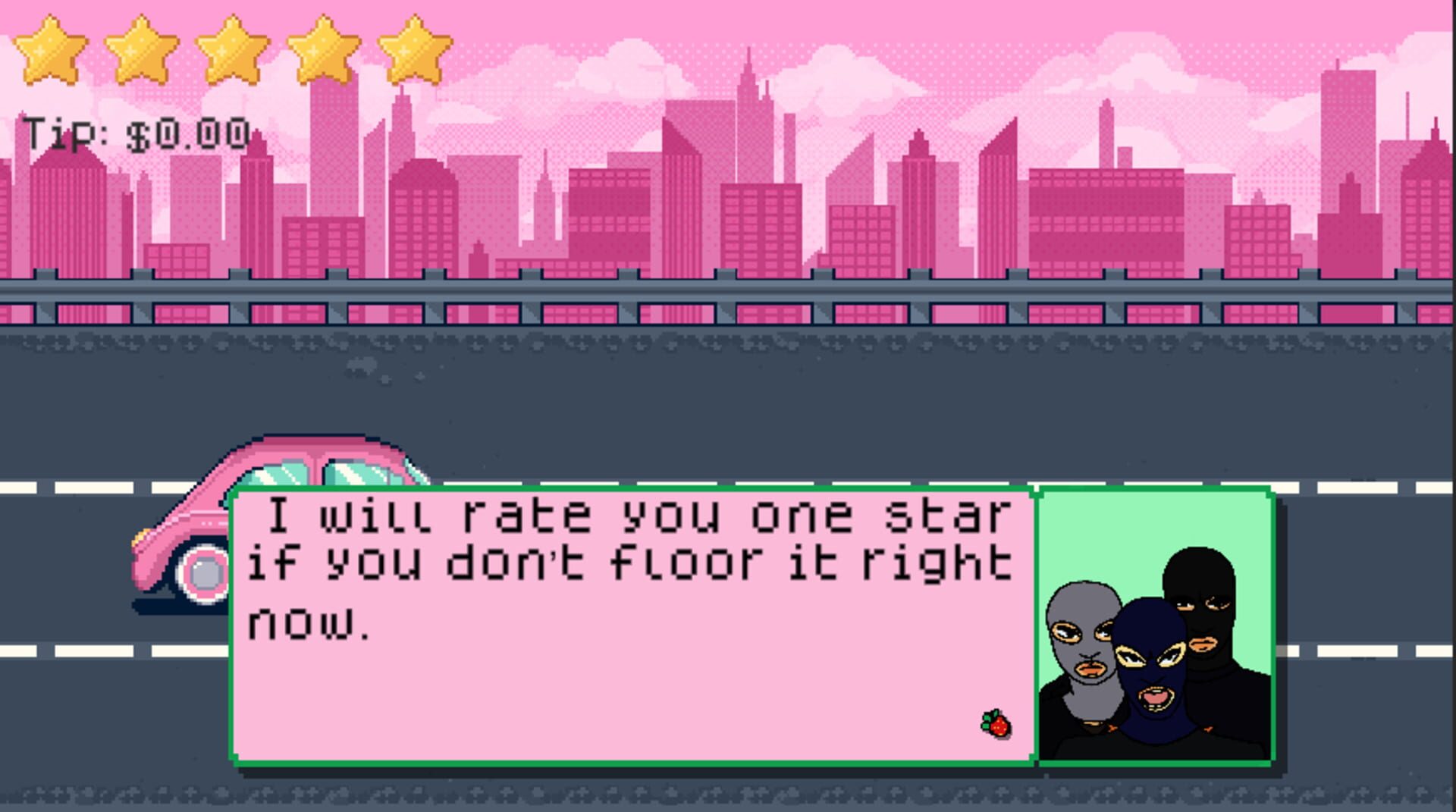Click the first gold rating star

[x=49, y=45]
